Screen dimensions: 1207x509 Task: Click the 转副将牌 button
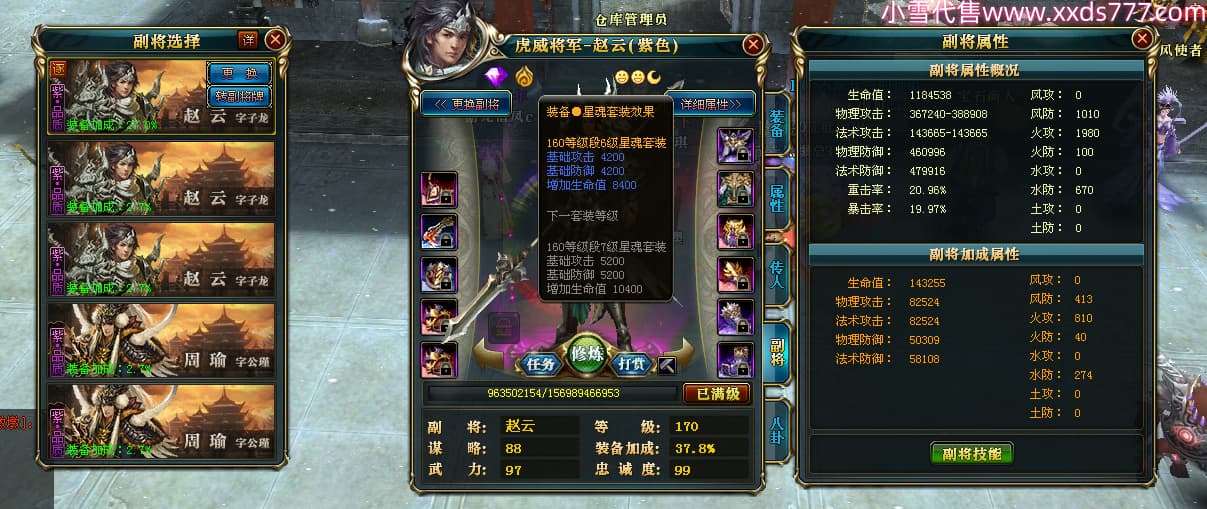pos(238,96)
